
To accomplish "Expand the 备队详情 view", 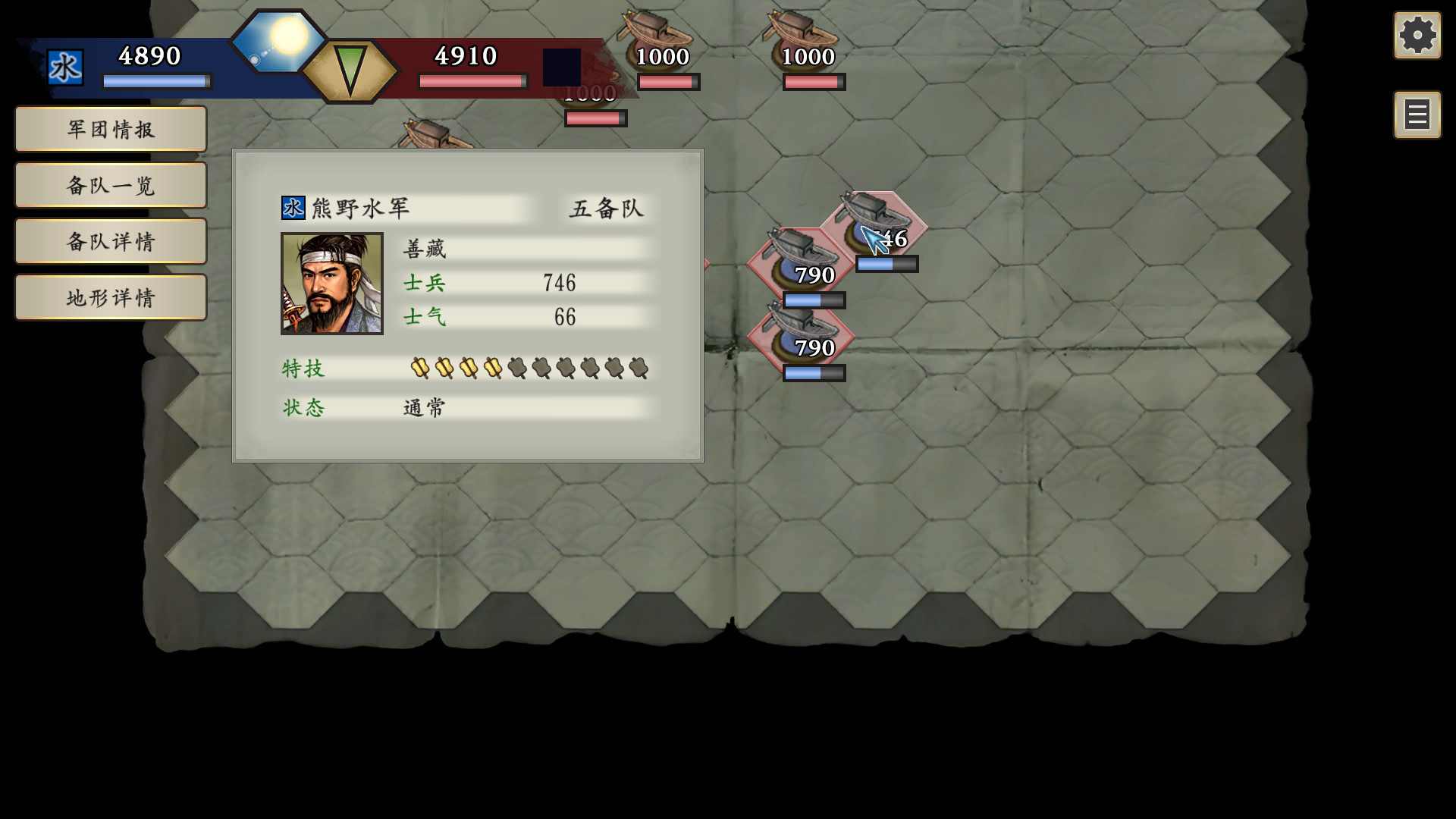I will 110,240.
